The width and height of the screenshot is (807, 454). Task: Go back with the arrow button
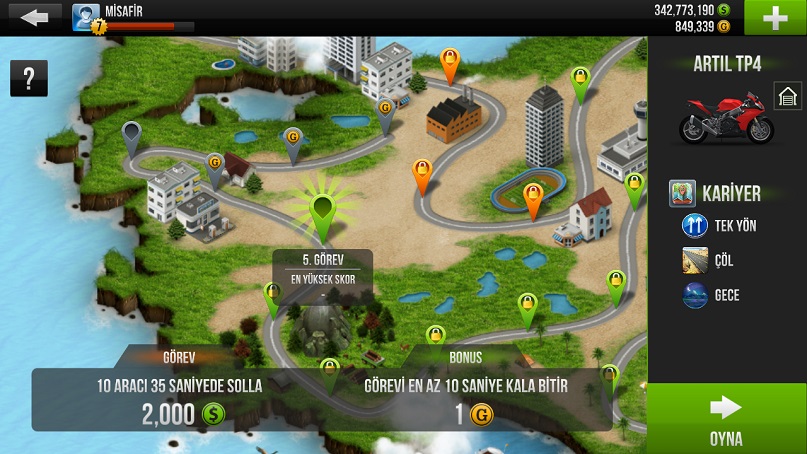[33, 18]
